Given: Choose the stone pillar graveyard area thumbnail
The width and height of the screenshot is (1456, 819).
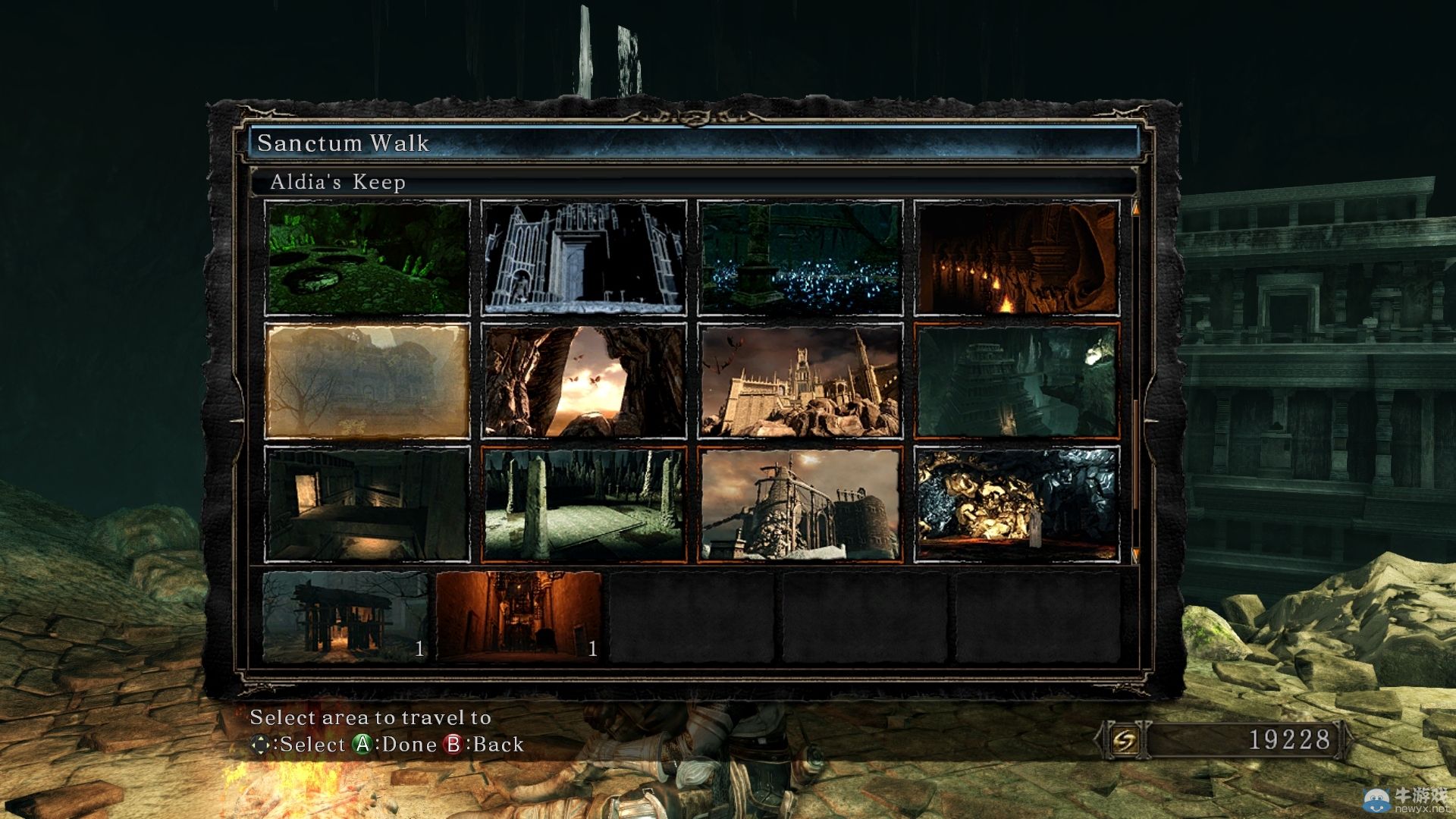Looking at the screenshot, I should 583,504.
